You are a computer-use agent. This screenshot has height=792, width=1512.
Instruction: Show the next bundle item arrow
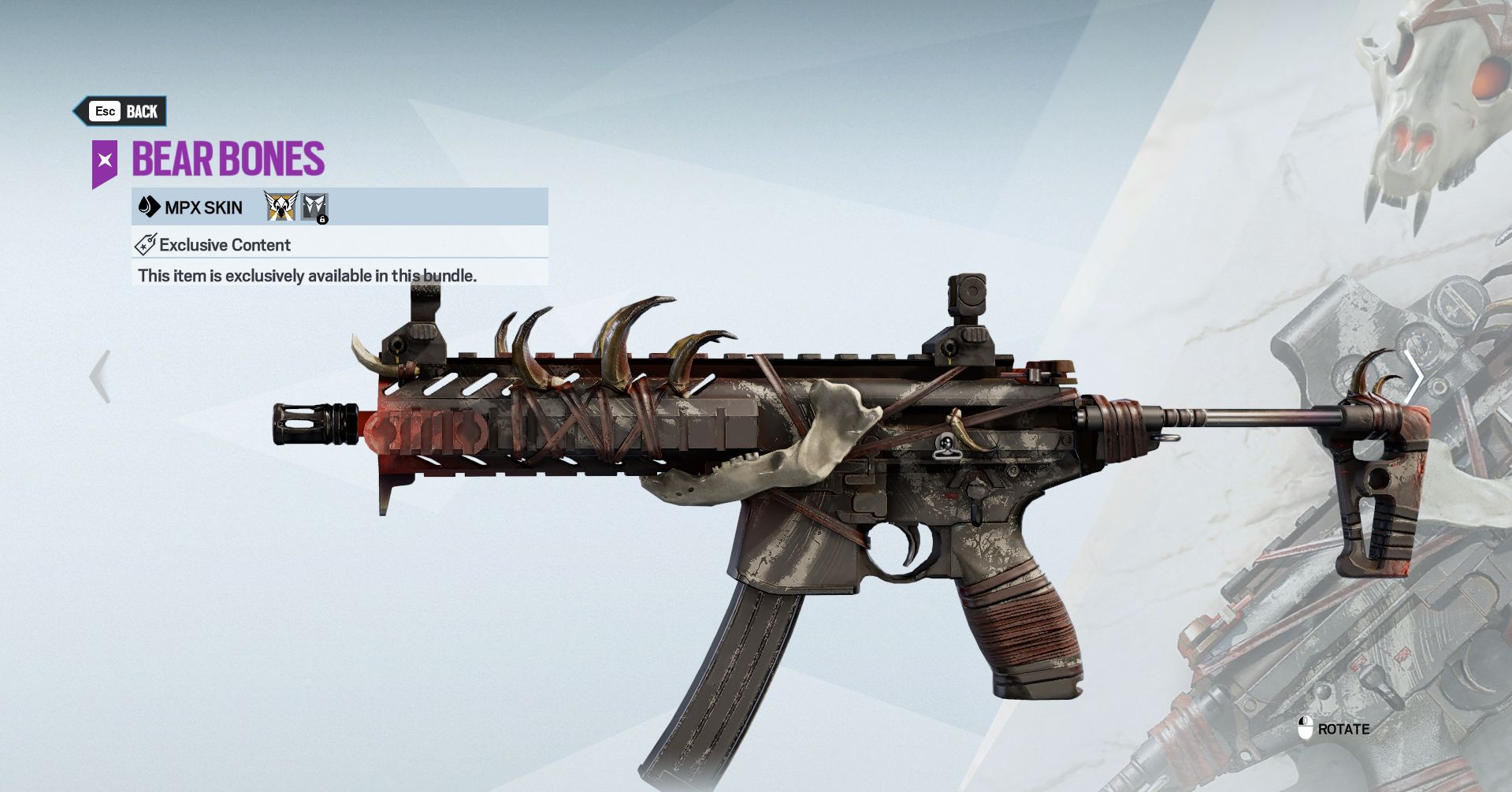(x=1414, y=377)
